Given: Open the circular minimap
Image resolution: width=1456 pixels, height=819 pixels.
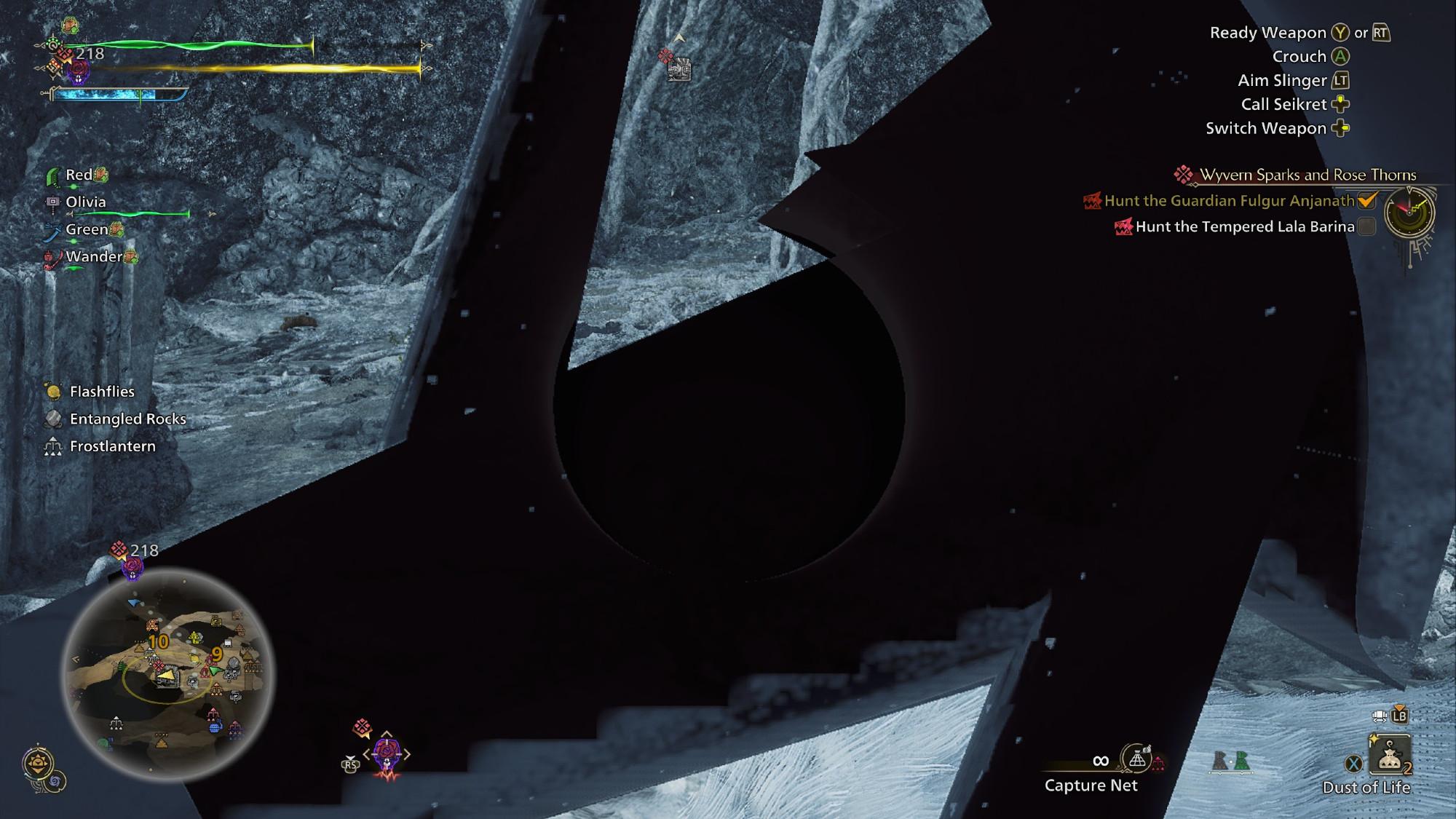Looking at the screenshot, I should tap(167, 674).
